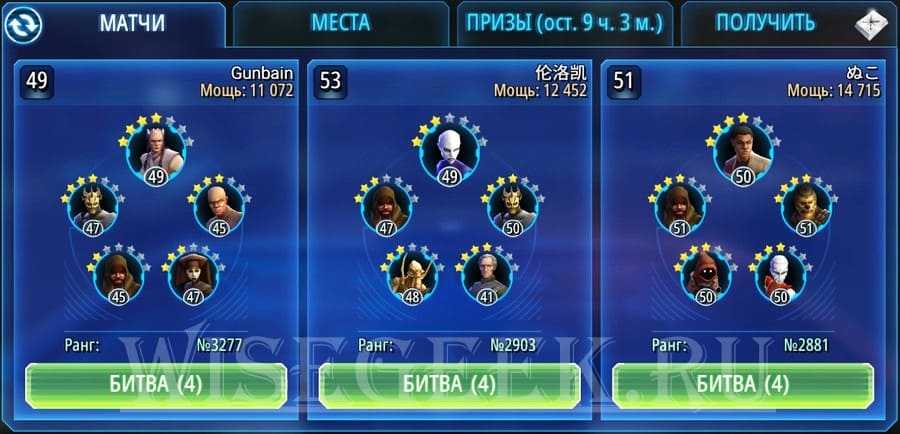Show the ПРИЗЫ rewards tab
Screen dimensions: 900x434
(x=563, y=23)
